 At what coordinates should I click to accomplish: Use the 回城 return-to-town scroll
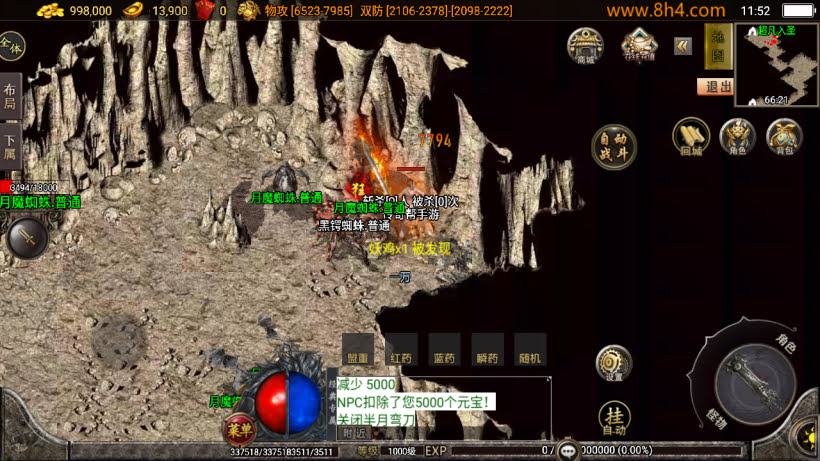[690, 138]
